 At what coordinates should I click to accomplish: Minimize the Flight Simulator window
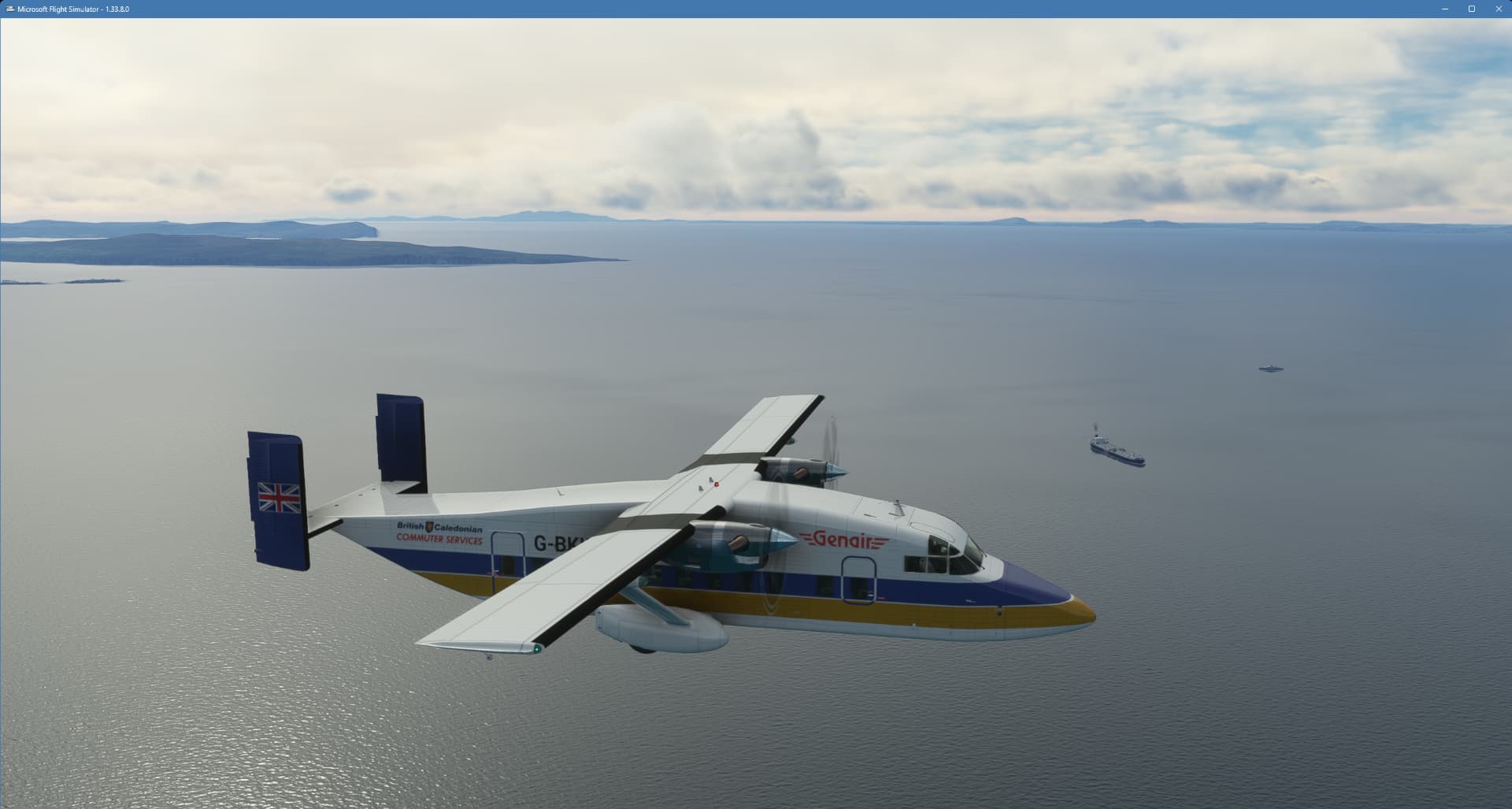[1445, 9]
